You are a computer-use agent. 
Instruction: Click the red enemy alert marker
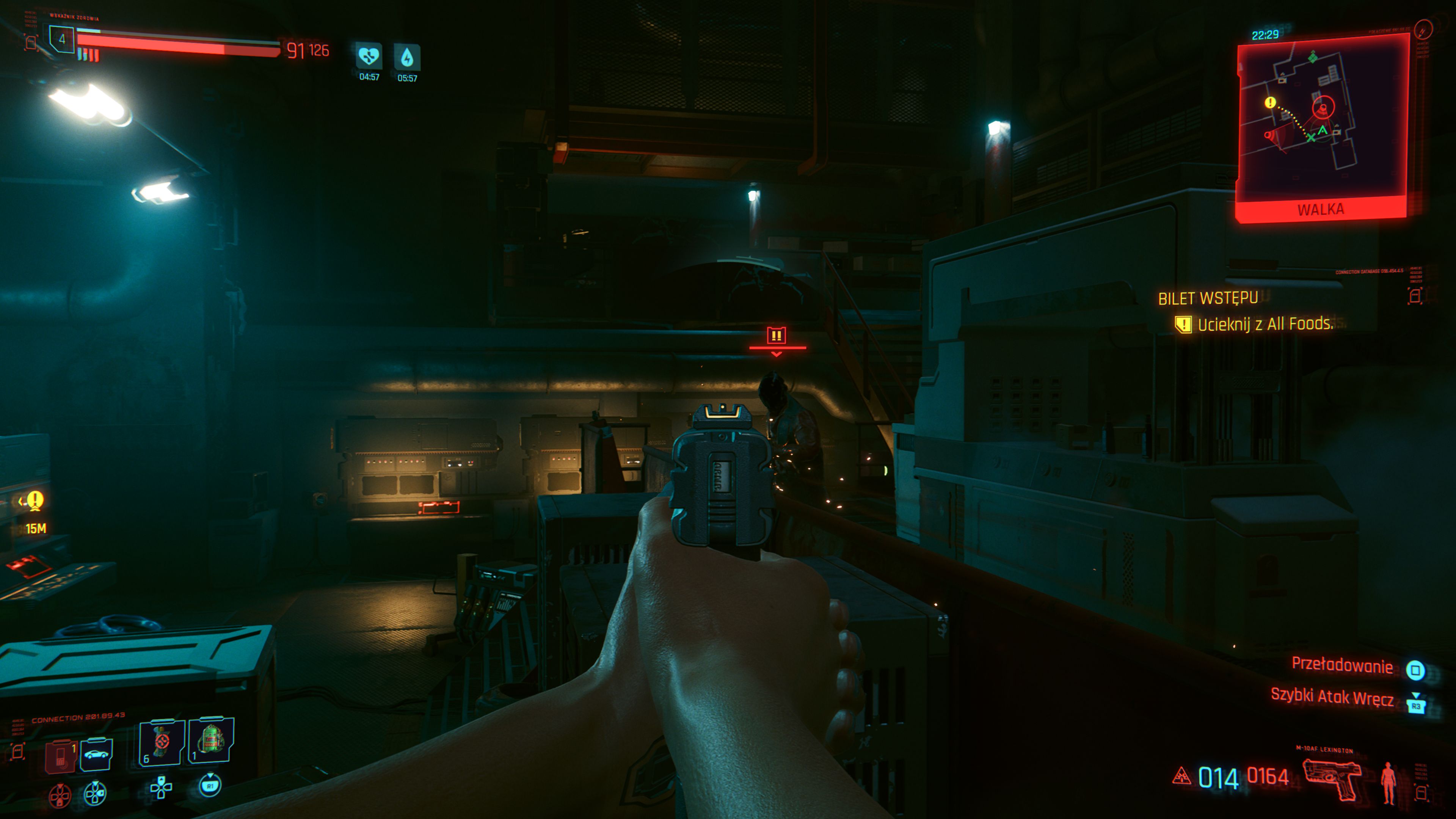click(x=777, y=336)
